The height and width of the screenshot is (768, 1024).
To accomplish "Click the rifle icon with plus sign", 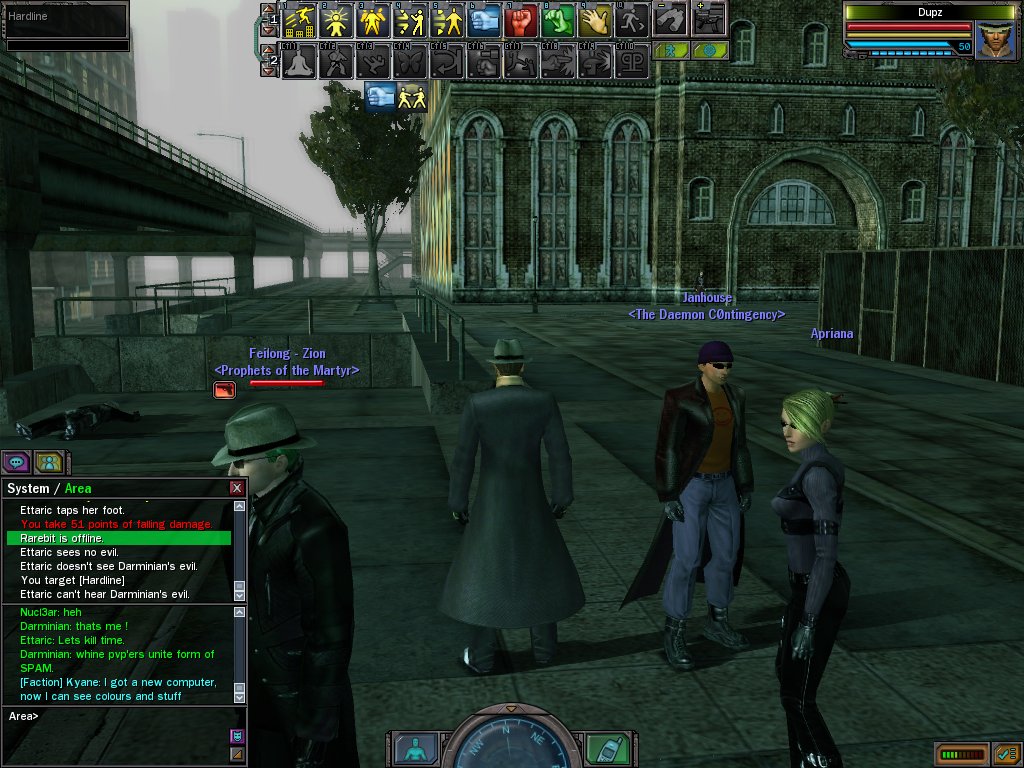I will click(707, 17).
